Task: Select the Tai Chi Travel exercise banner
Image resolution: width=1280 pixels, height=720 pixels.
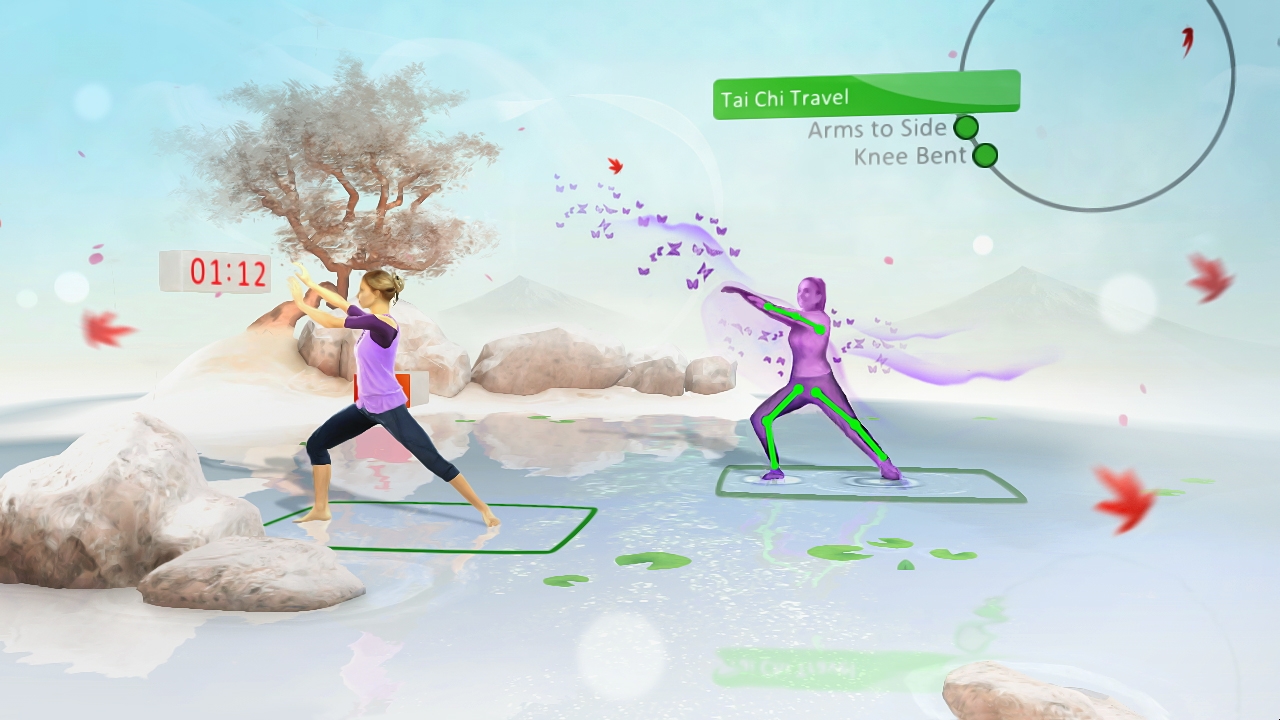Action: coord(866,96)
